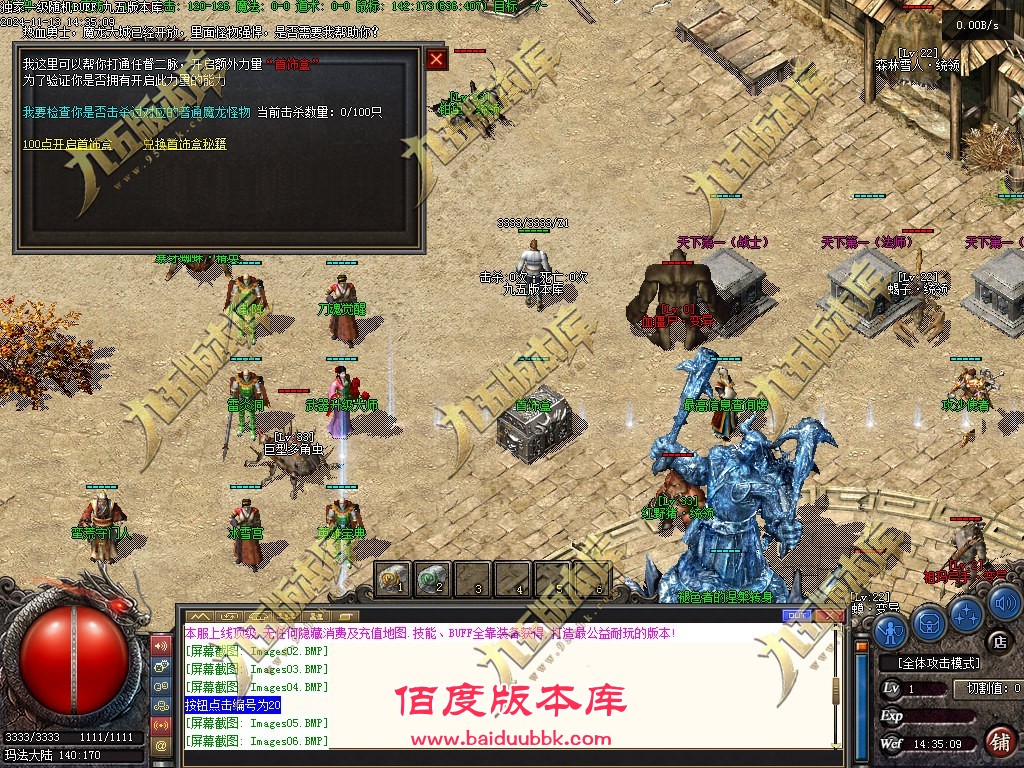The image size is (1024, 768).
Task: Close the NPC dialogue window
Action: tap(436, 59)
